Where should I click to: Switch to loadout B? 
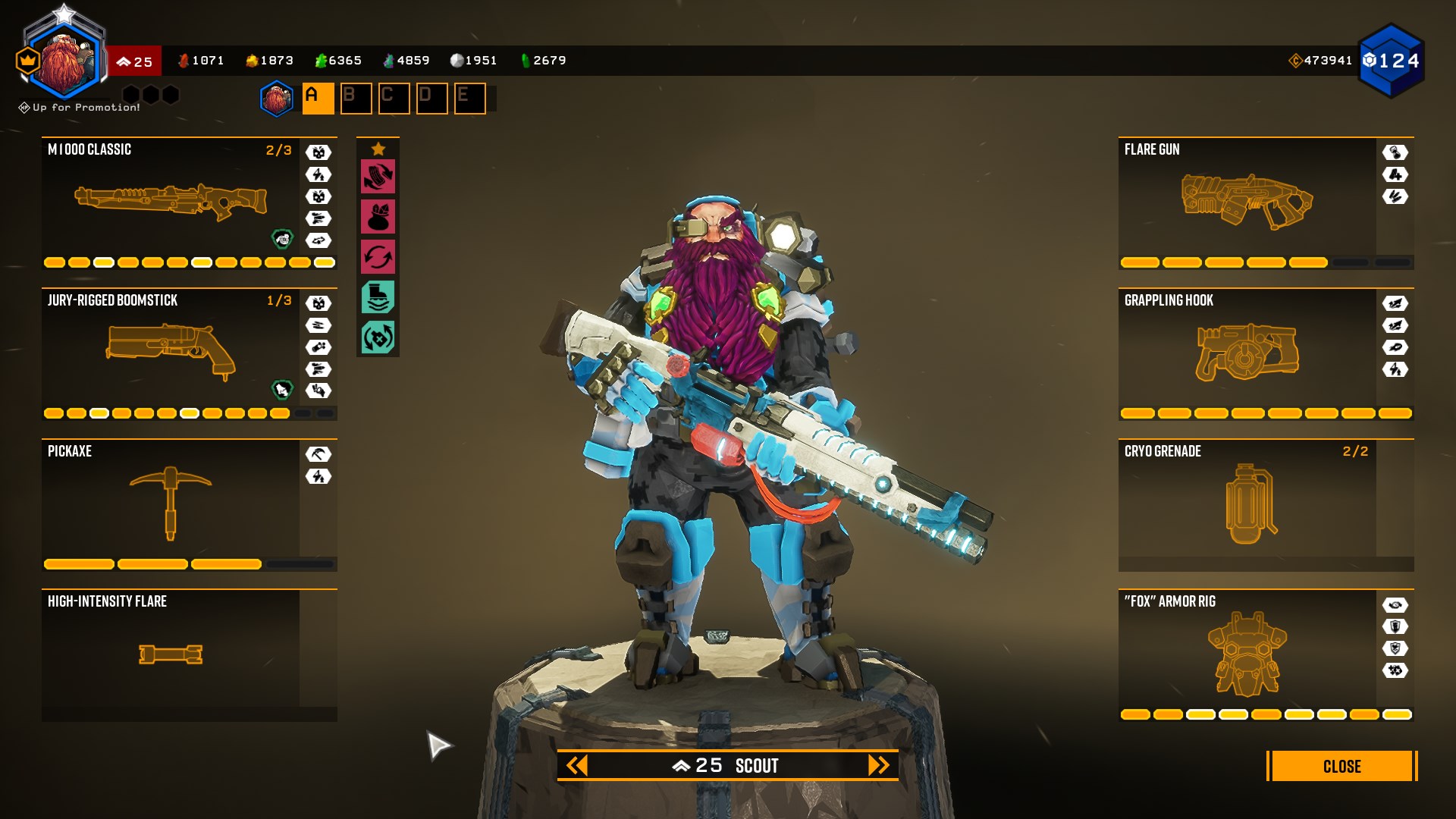pyautogui.click(x=356, y=99)
